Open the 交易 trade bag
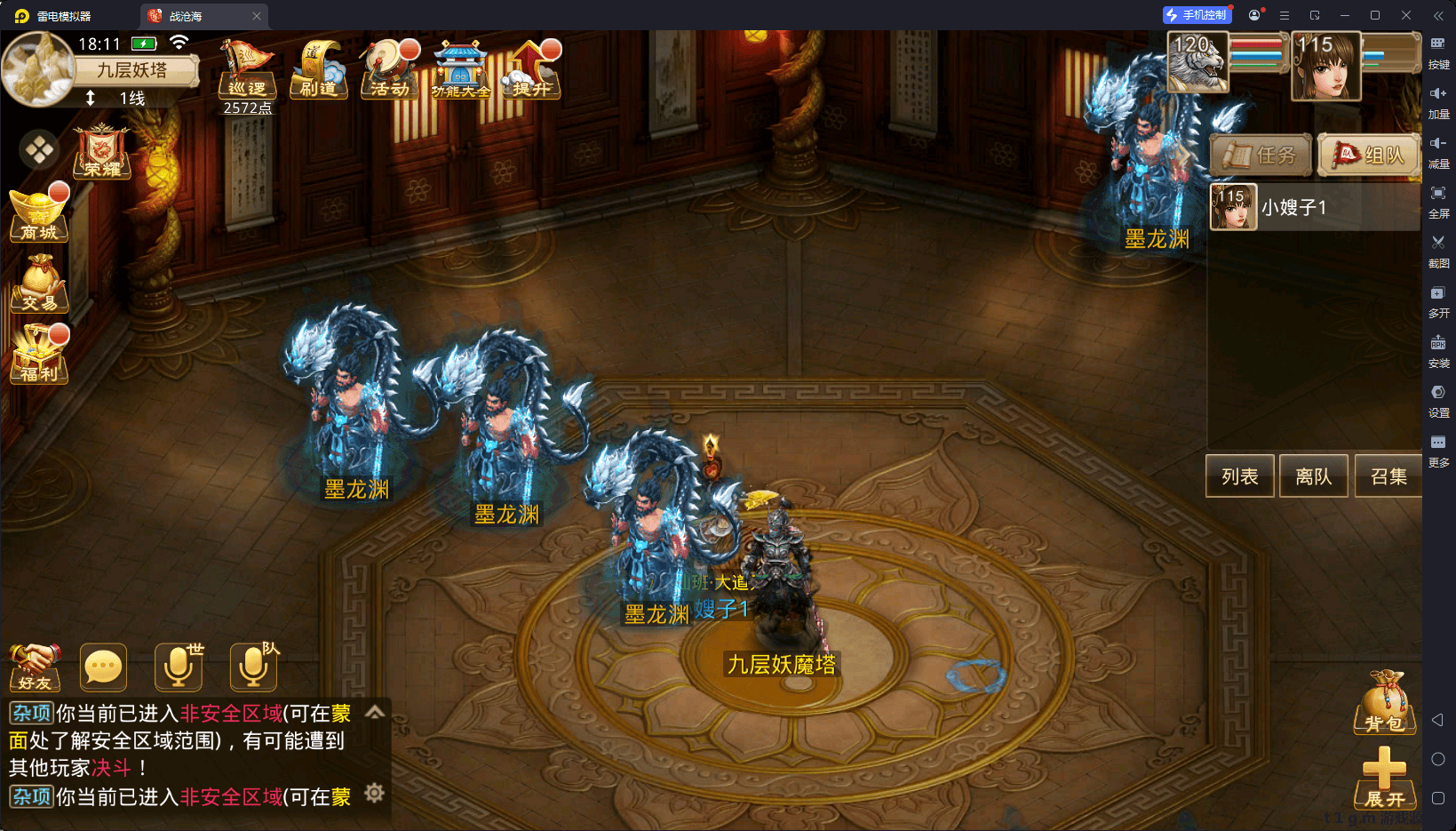 (39, 284)
